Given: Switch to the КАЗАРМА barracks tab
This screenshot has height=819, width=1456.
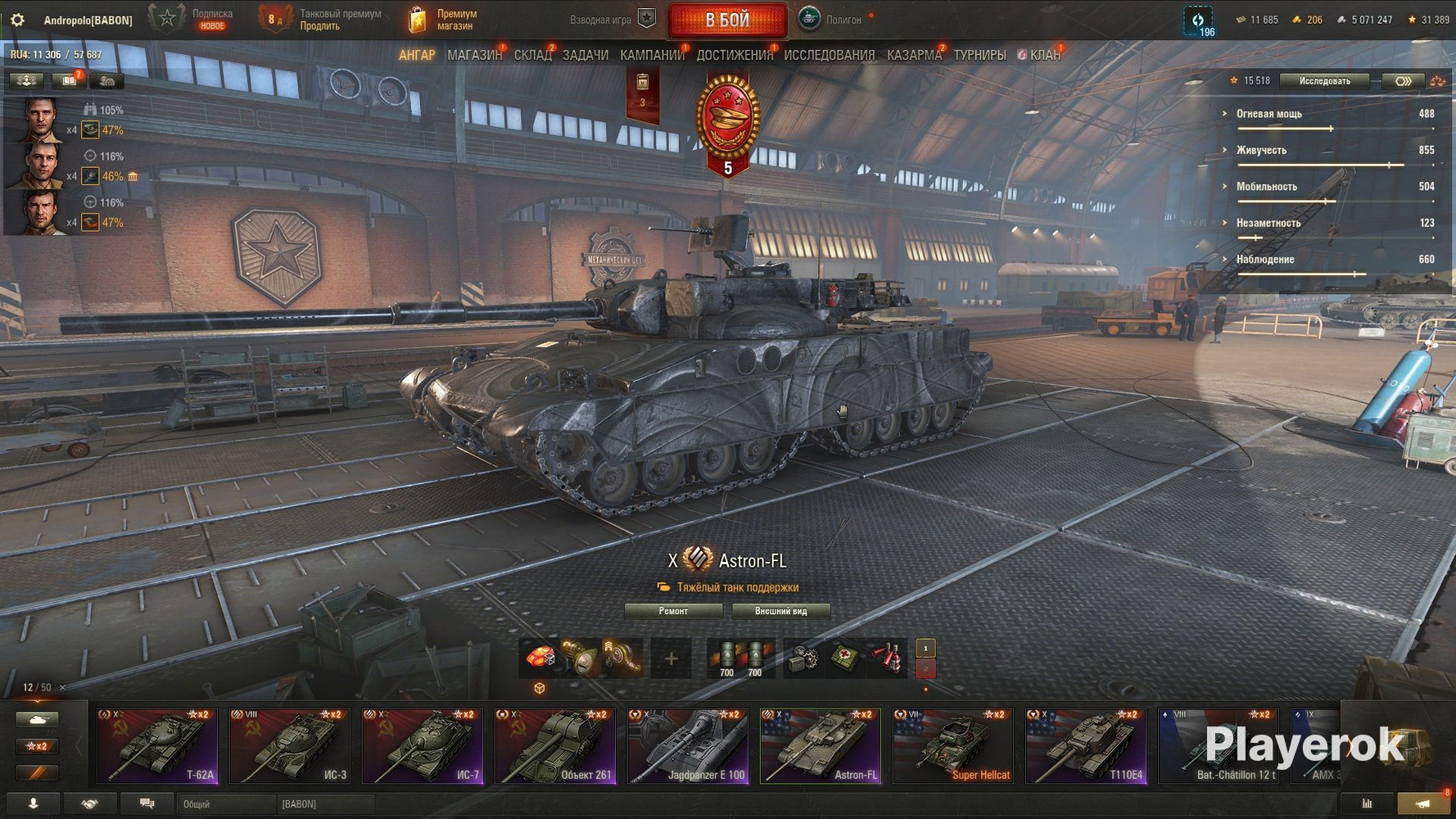Looking at the screenshot, I should click(x=914, y=55).
